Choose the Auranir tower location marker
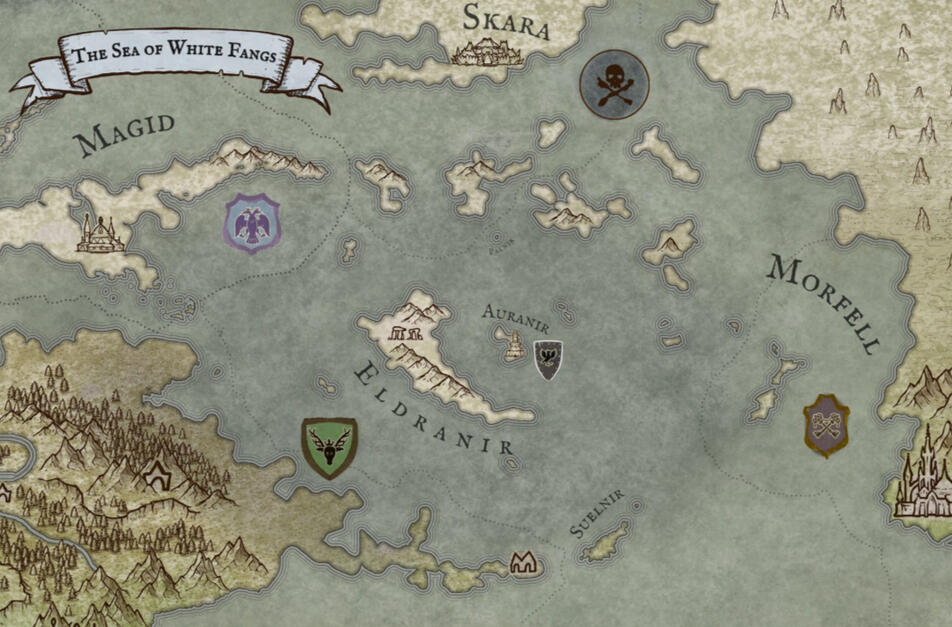The height and width of the screenshot is (627, 952). tap(513, 346)
